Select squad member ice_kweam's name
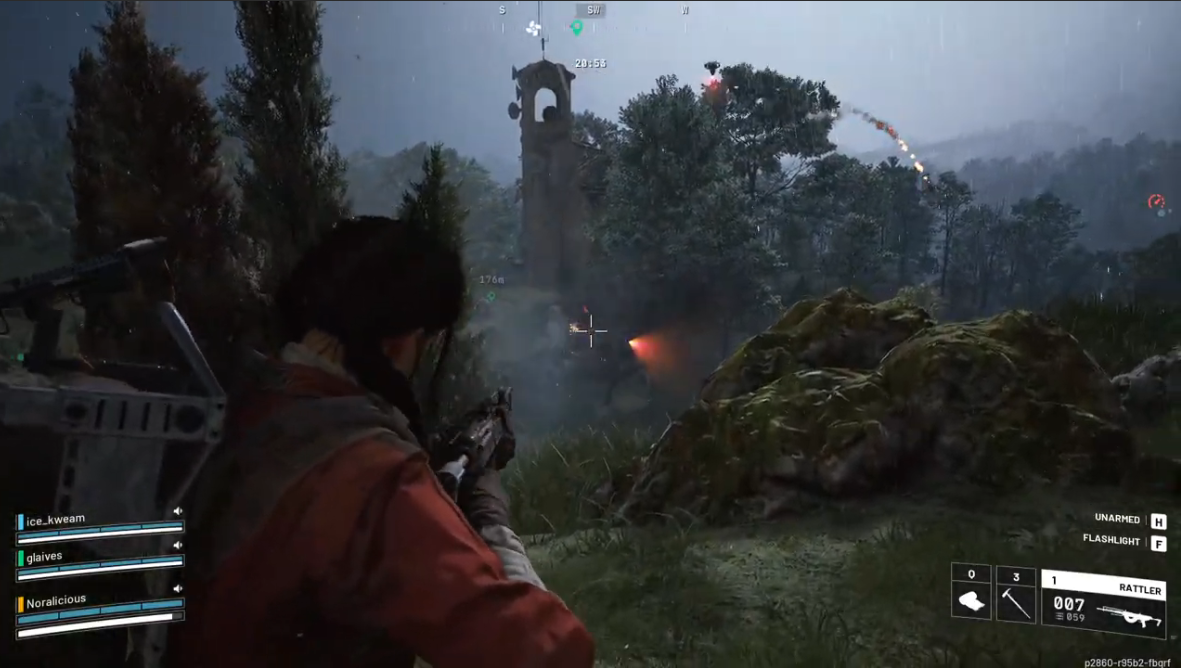1181x668 pixels. tap(55, 520)
